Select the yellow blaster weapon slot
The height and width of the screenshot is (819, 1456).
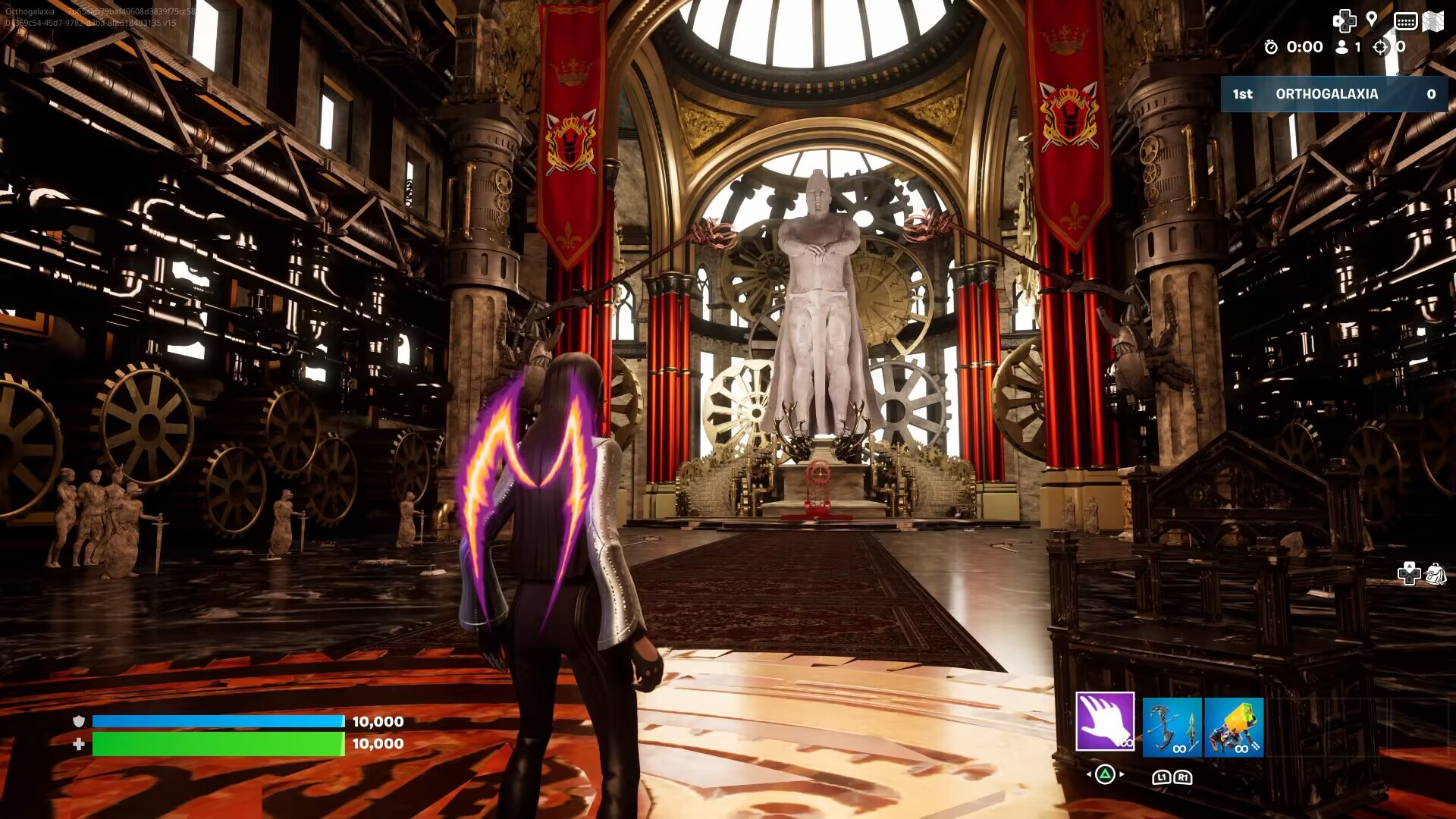pos(1234,727)
